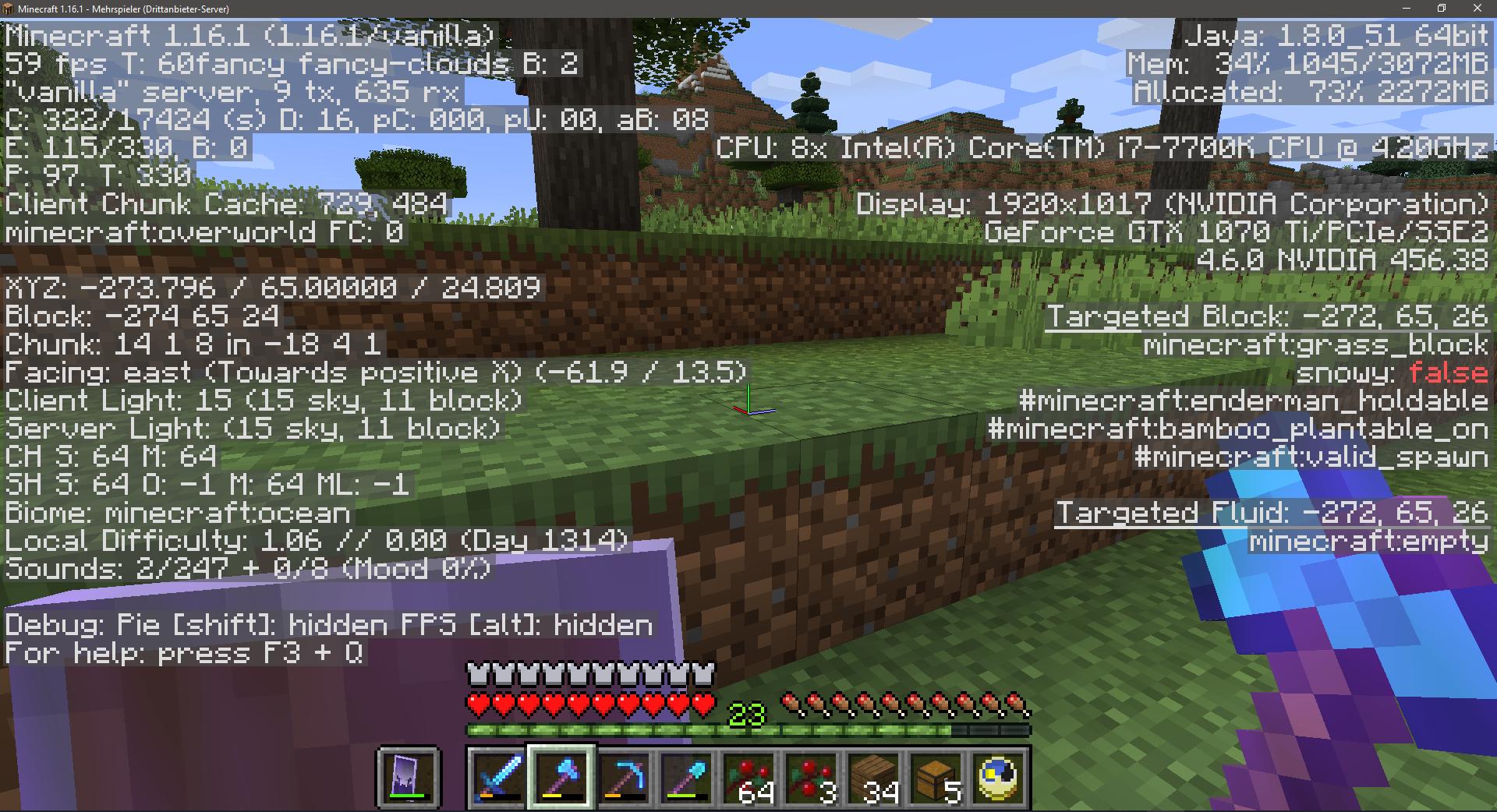Screen dimensions: 1497x812
Task: Click the Minecraft icon in the title bar
Action: (x=9, y=9)
